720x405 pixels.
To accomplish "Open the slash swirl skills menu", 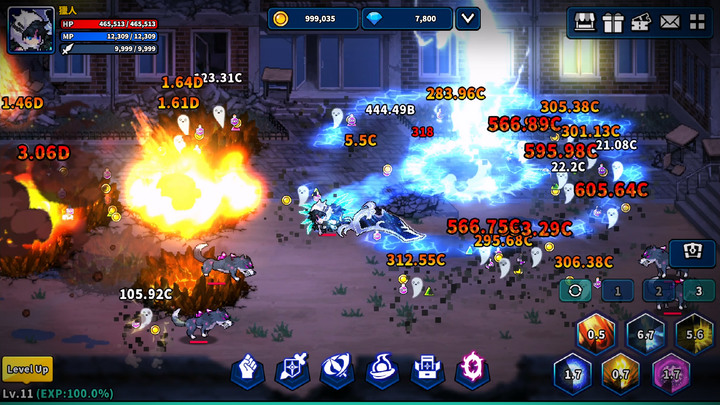I will 336,370.
